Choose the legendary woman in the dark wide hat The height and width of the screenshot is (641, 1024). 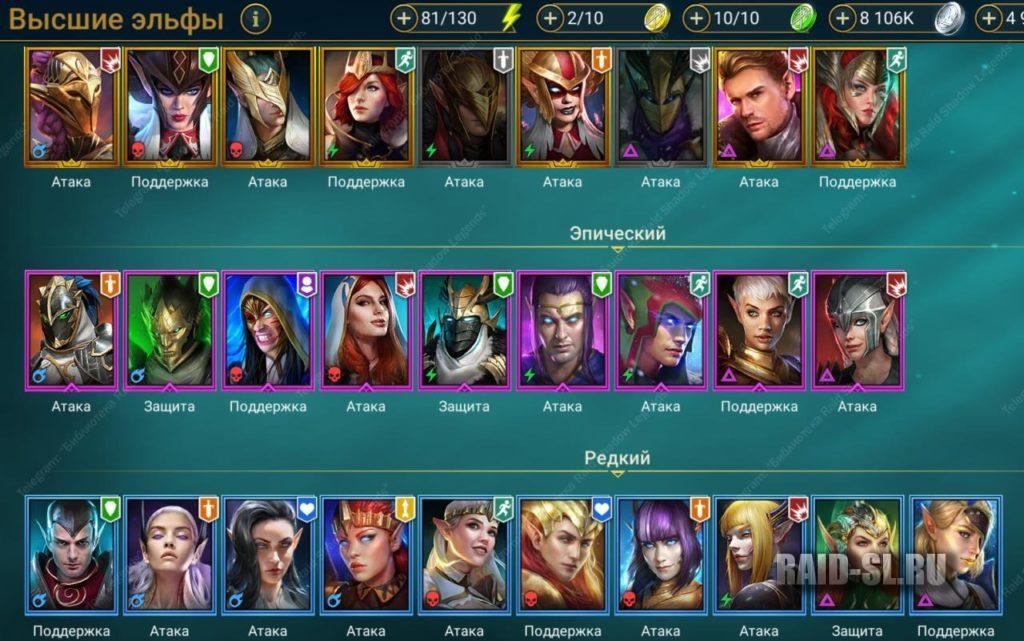(168, 105)
